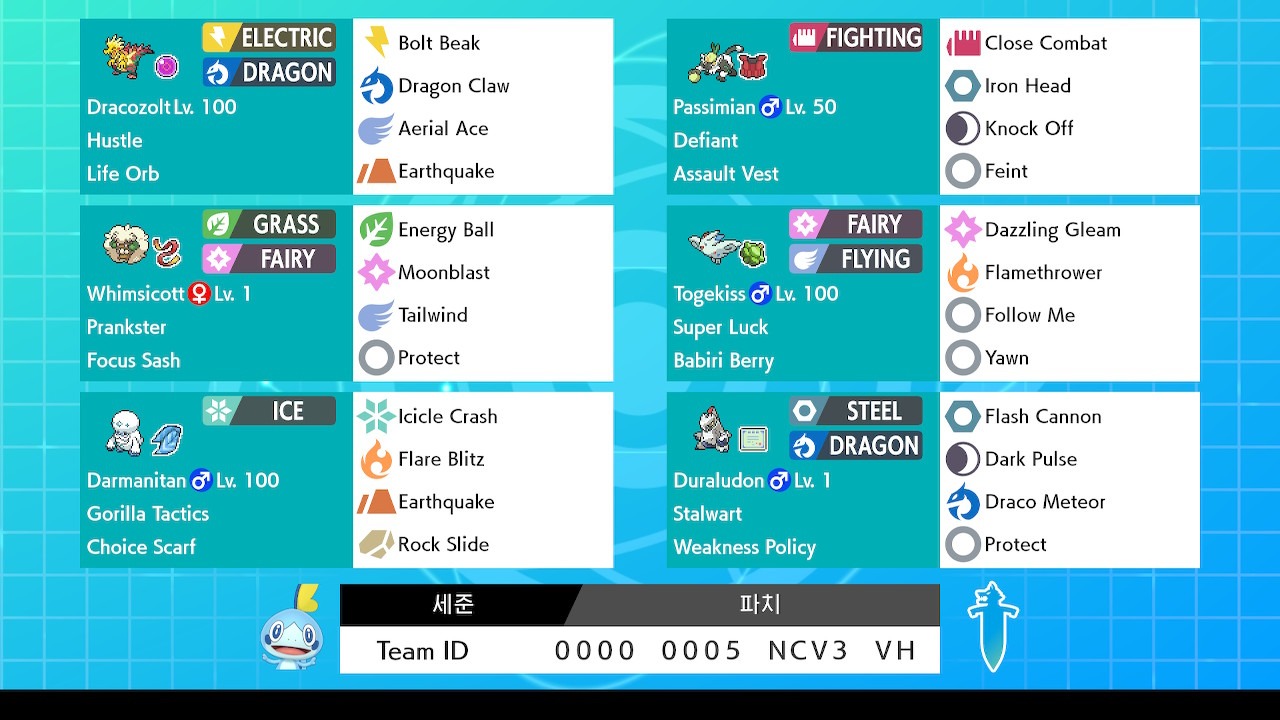Select the Whimsicott team card

pos(215,293)
